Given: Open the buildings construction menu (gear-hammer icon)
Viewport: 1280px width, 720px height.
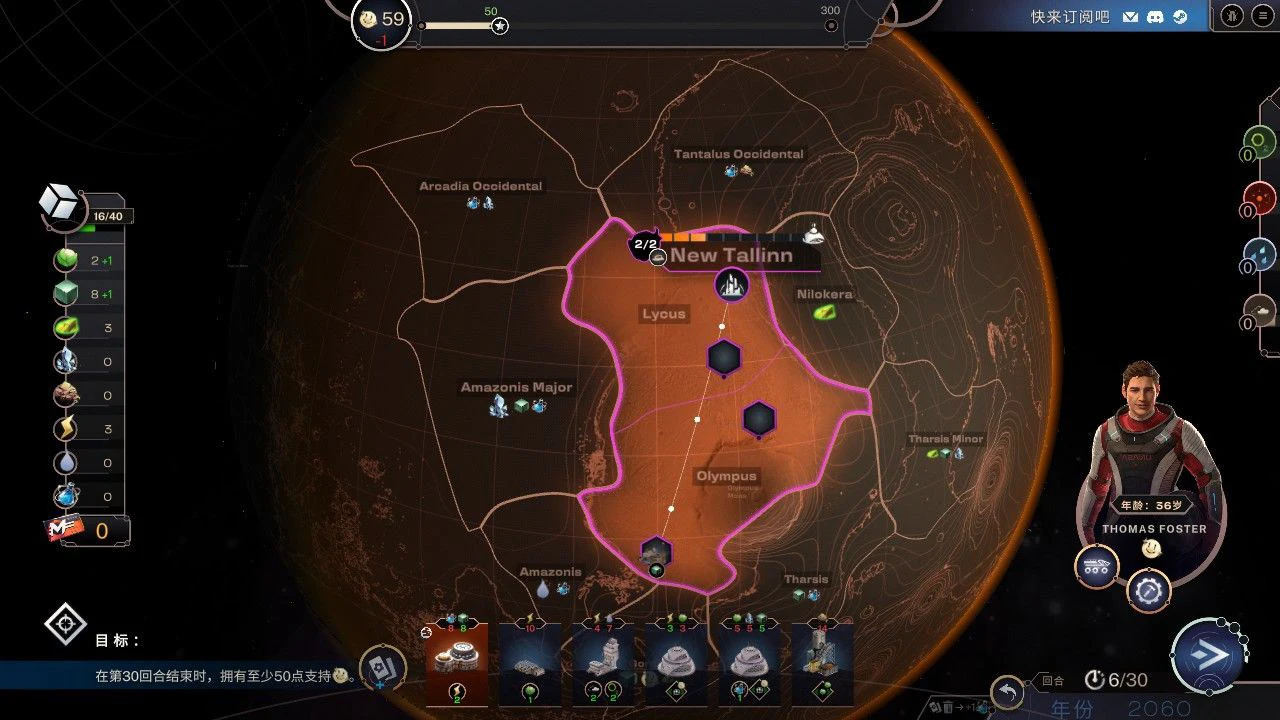Looking at the screenshot, I should (1148, 590).
